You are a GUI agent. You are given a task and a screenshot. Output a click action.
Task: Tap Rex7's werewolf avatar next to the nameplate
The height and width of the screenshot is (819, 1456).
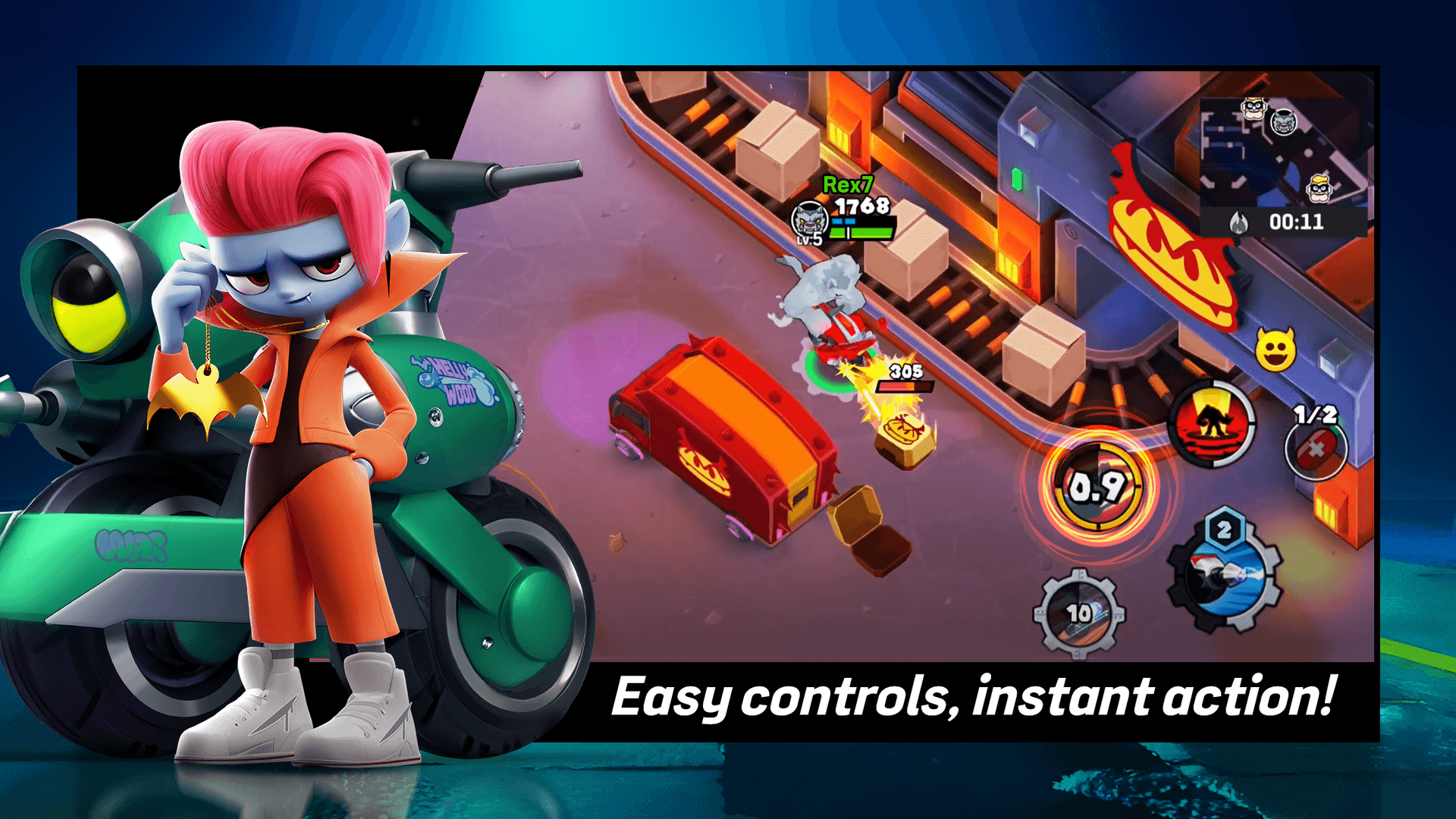pyautogui.click(x=809, y=220)
